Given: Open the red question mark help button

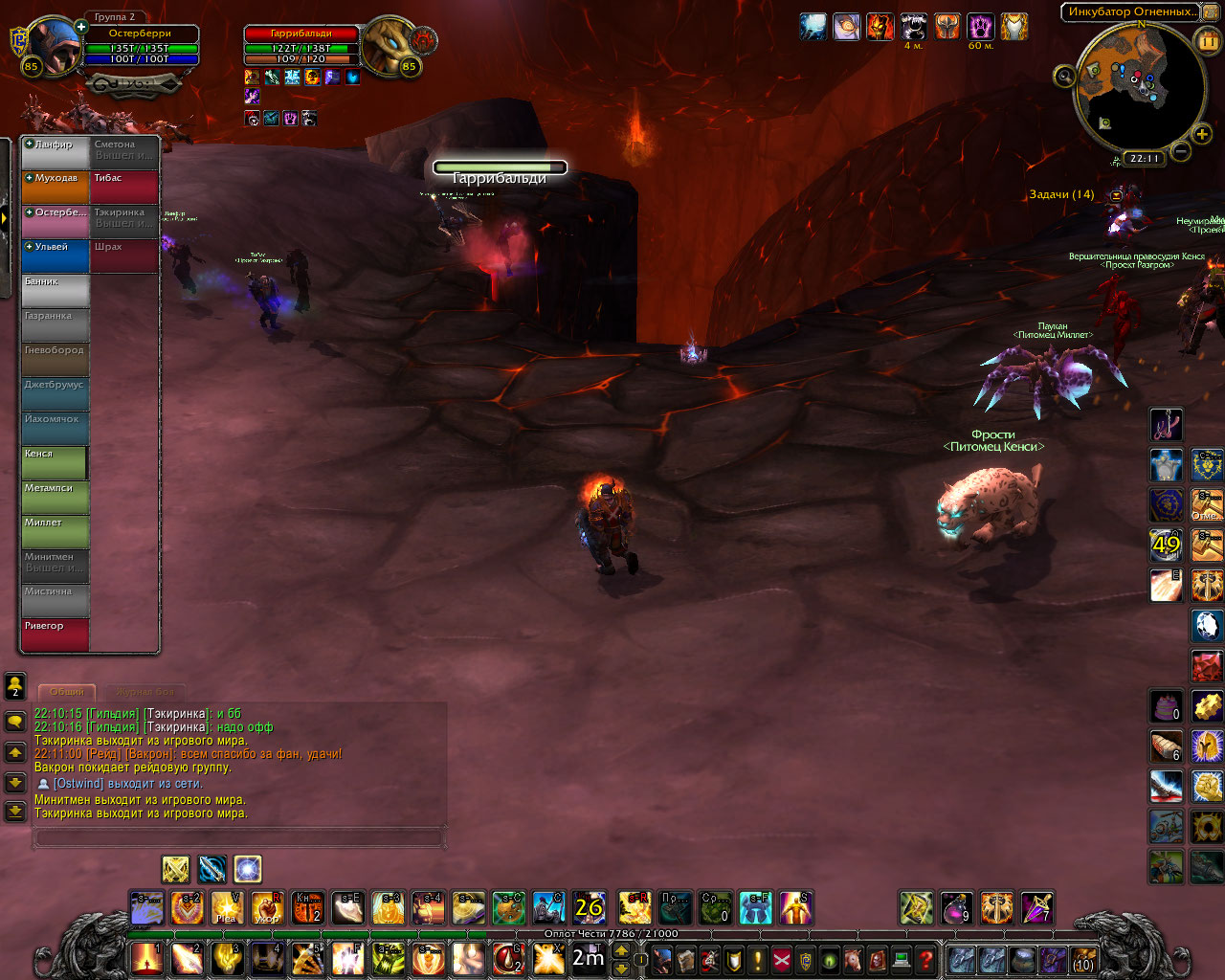Looking at the screenshot, I should tap(925, 959).
